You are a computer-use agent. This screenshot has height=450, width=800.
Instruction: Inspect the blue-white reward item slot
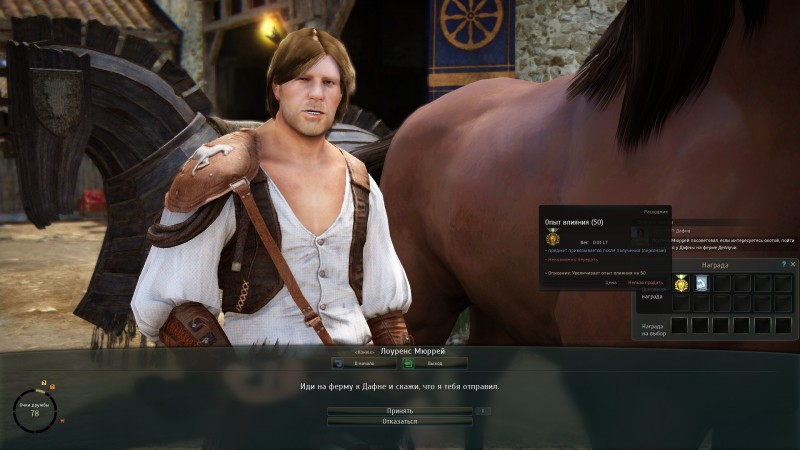point(701,284)
